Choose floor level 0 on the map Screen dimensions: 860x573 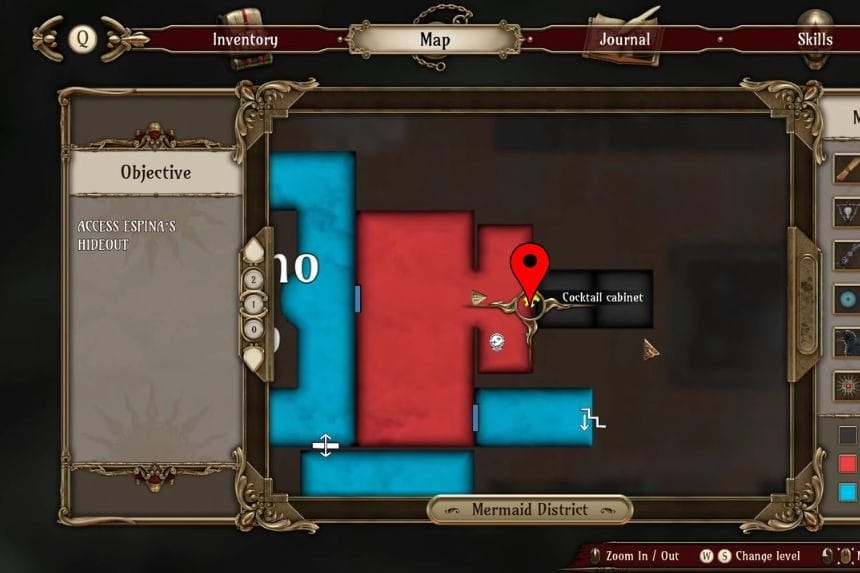tap(255, 326)
